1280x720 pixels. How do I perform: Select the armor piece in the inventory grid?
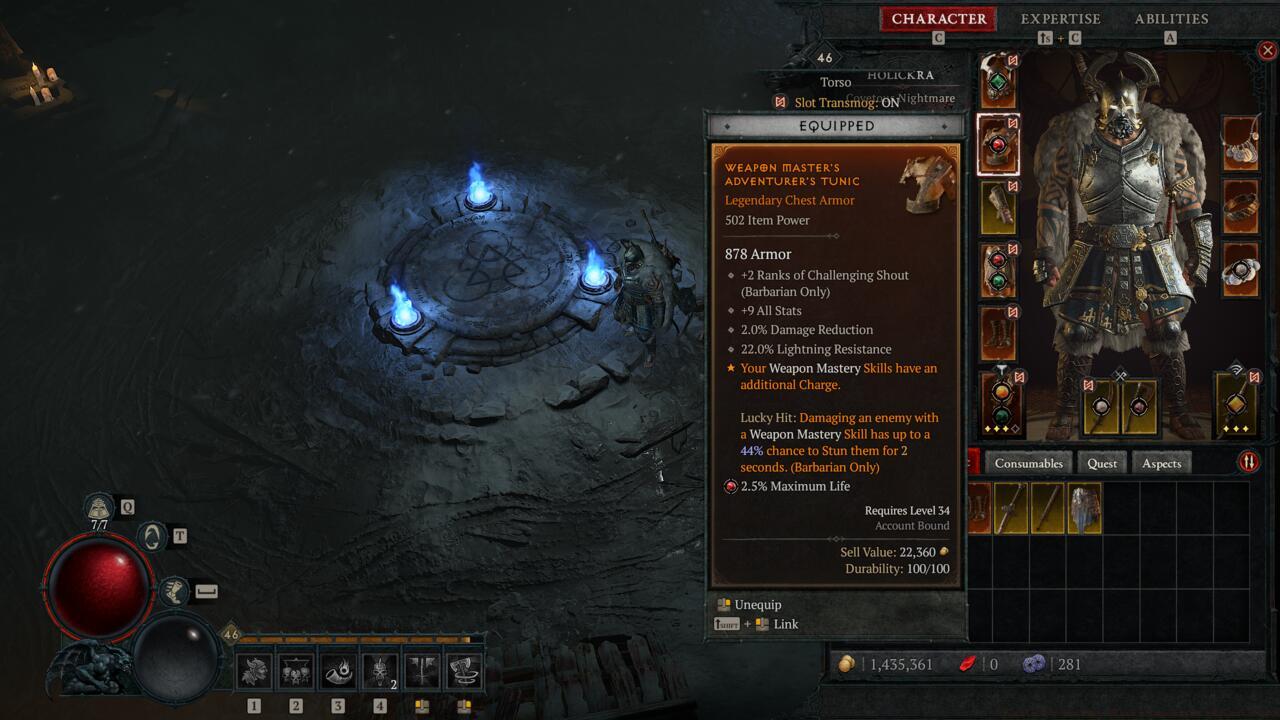point(1084,508)
